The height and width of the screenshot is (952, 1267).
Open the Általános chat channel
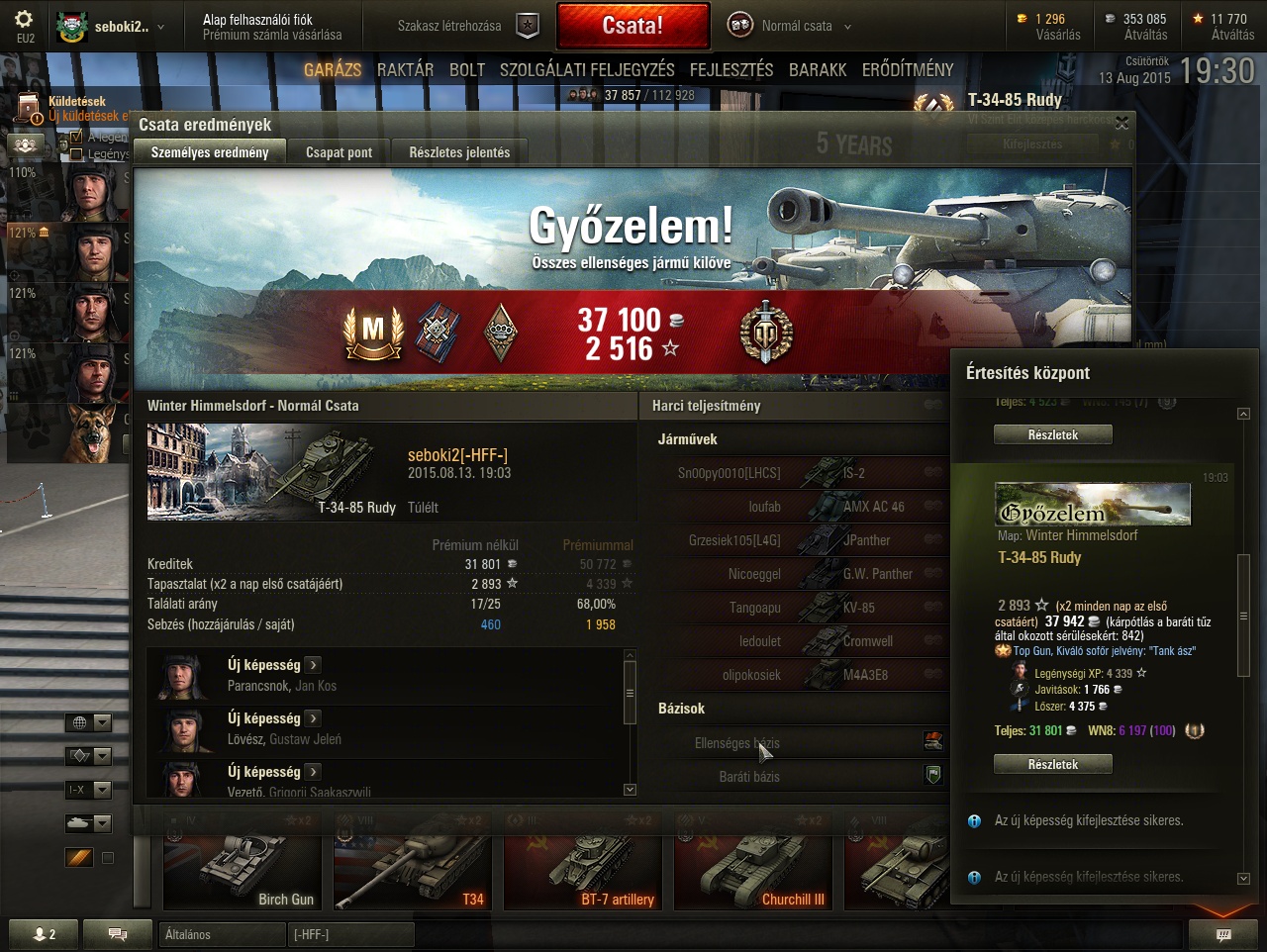coord(220,934)
